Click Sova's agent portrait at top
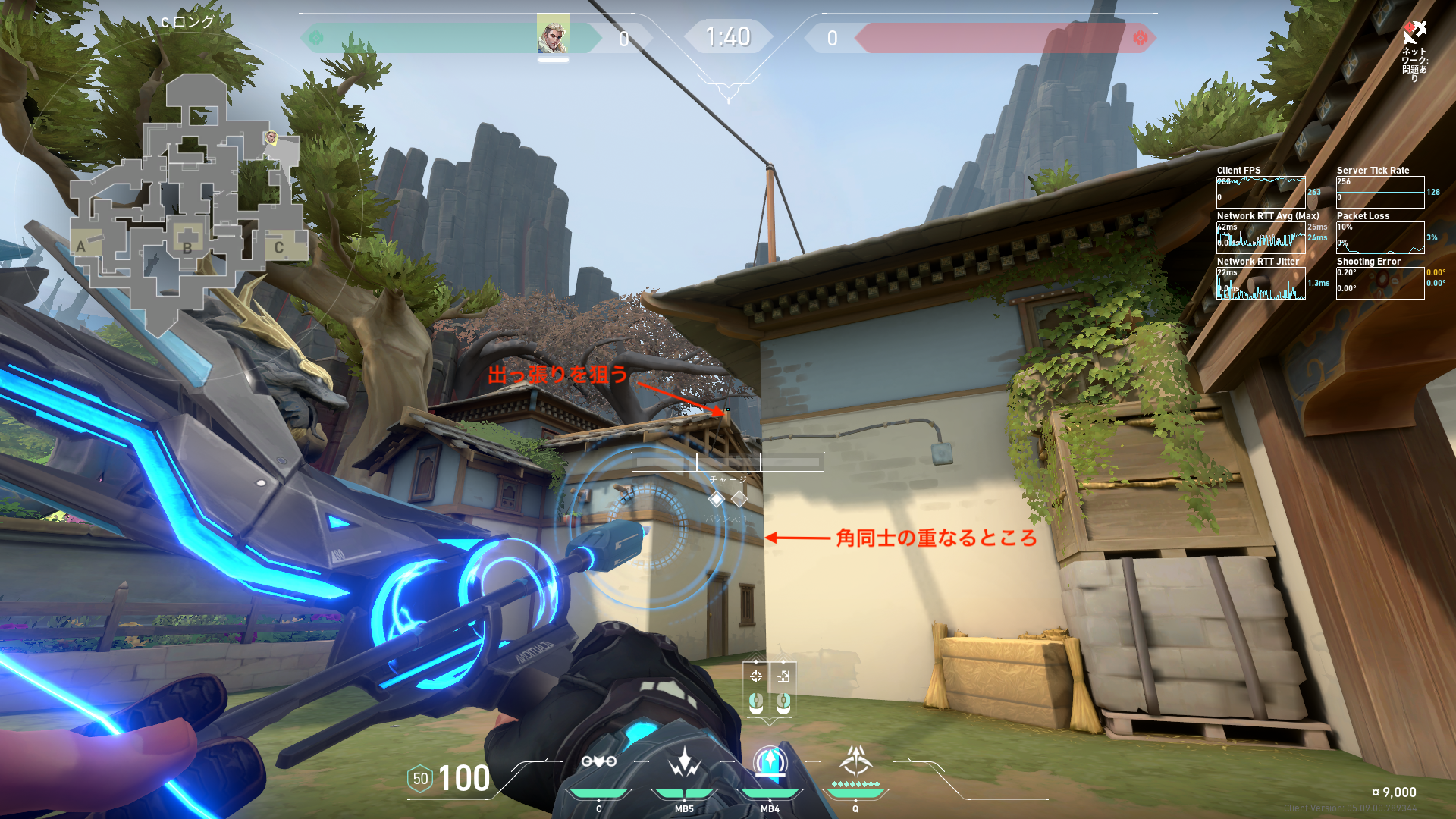This screenshot has height=819, width=1456. (x=553, y=34)
